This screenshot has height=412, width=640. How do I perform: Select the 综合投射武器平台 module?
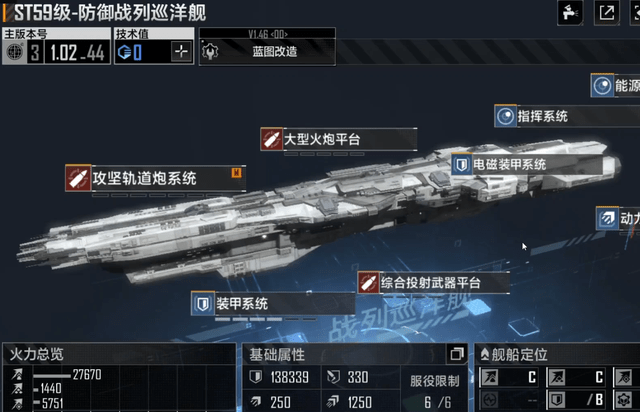433,282
